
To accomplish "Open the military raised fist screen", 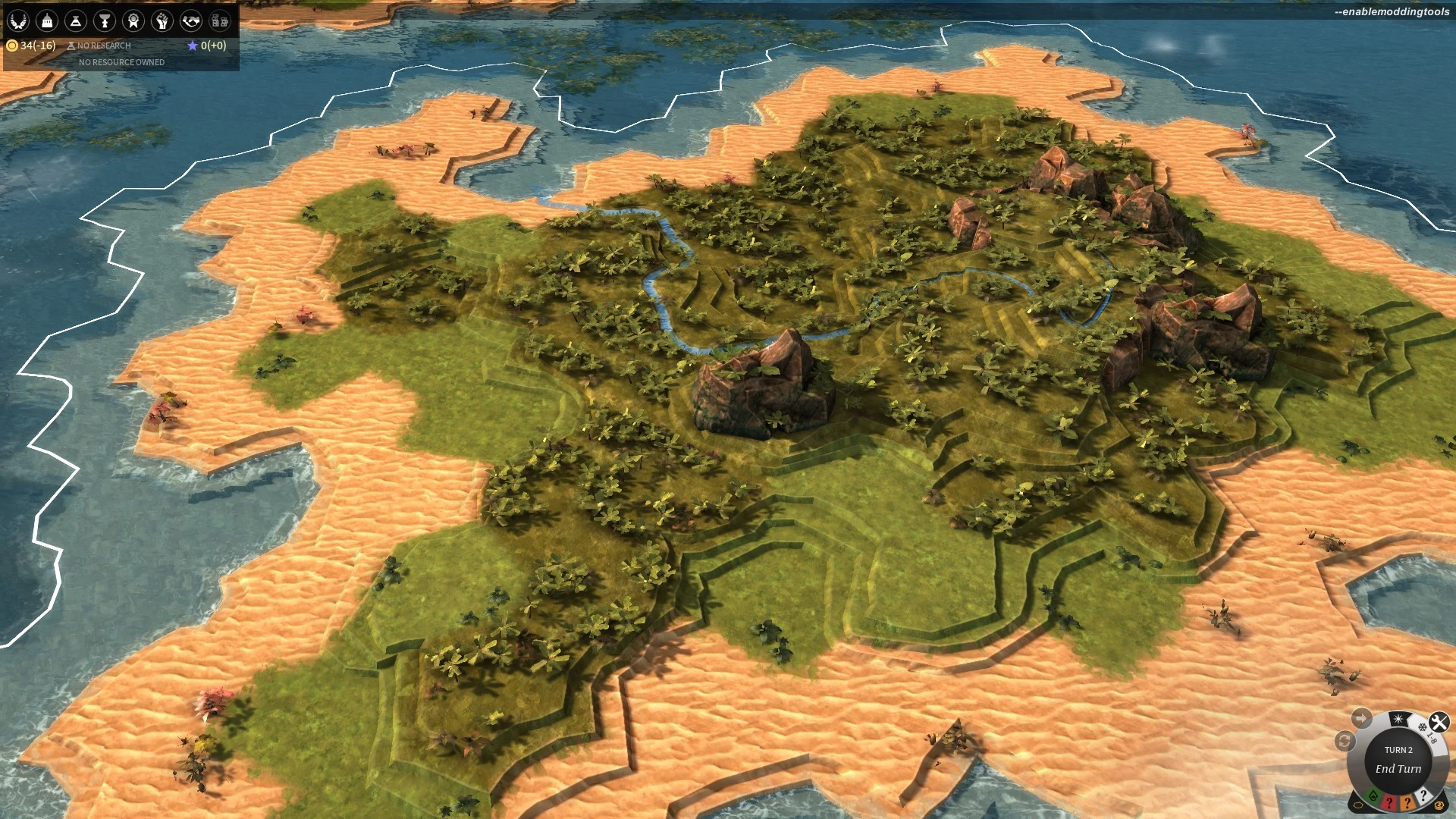I will [x=162, y=20].
